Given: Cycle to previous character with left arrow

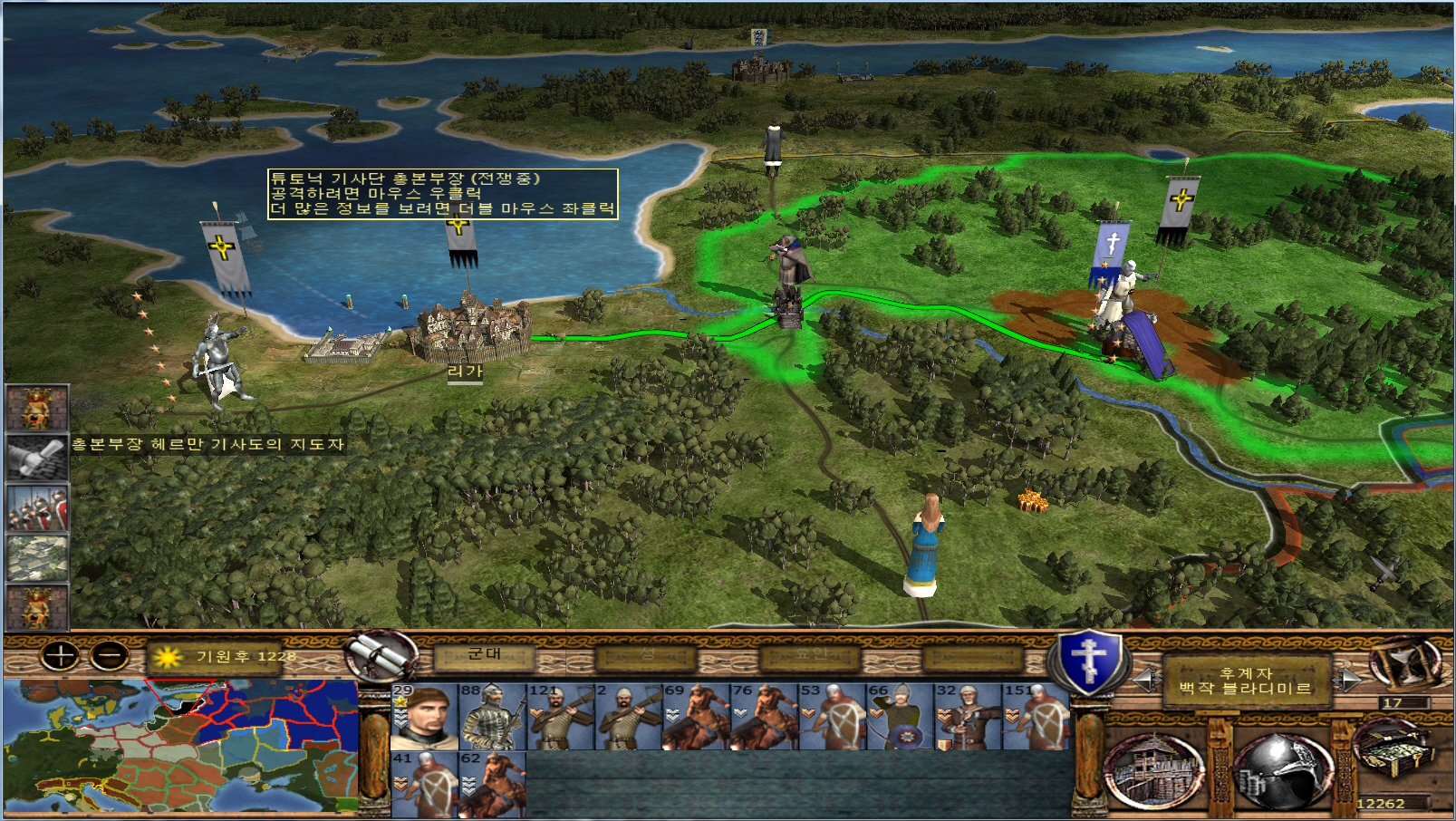Looking at the screenshot, I should 1146,680.
